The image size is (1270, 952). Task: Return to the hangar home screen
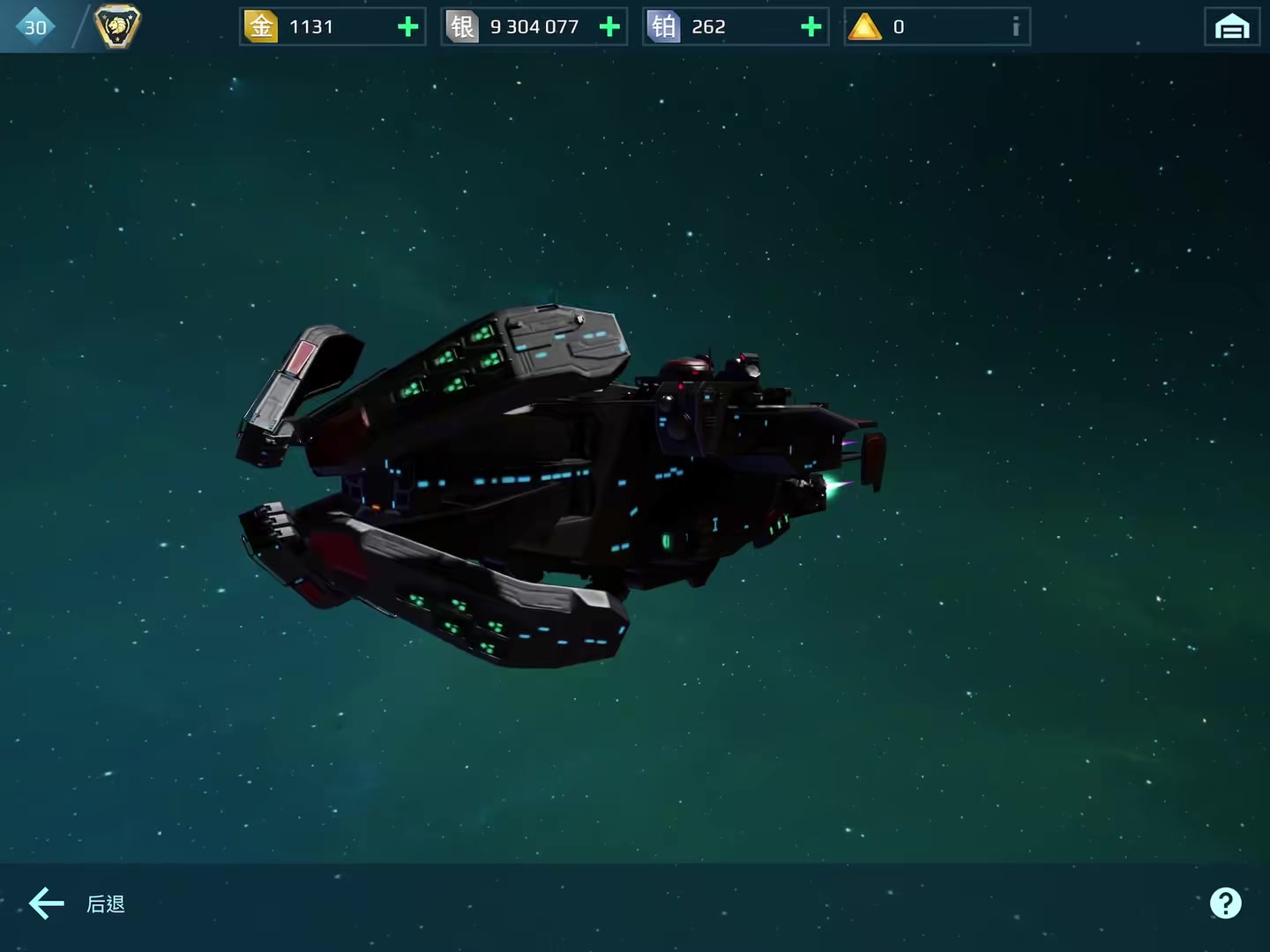click(x=1231, y=27)
